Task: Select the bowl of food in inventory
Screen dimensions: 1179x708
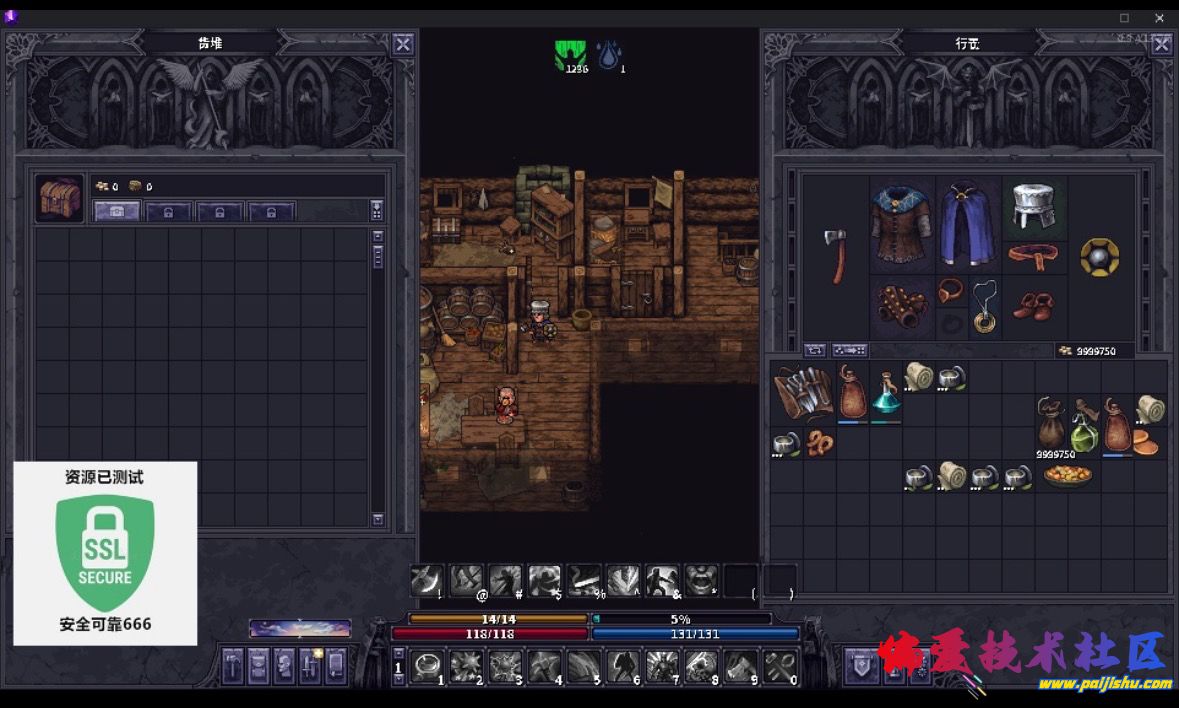Action: [1067, 476]
